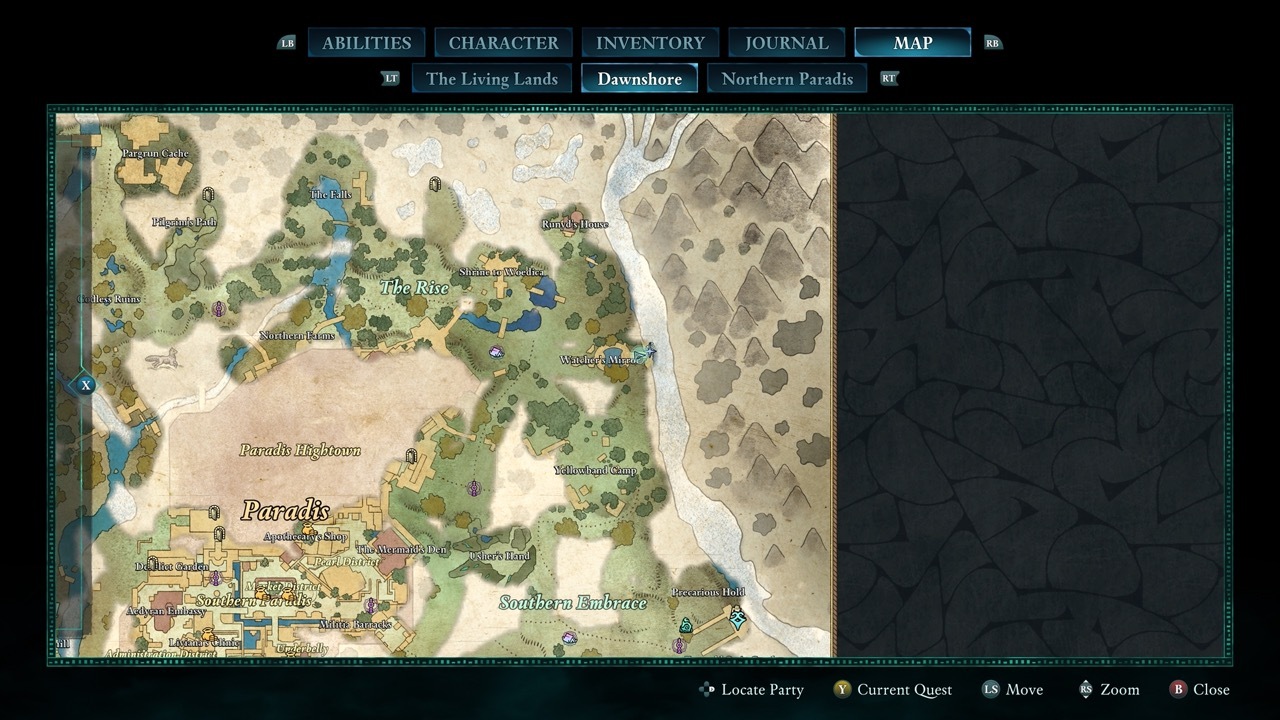Image resolution: width=1280 pixels, height=720 pixels.
Task: Go to the Inventory tab
Action: pyautogui.click(x=650, y=43)
